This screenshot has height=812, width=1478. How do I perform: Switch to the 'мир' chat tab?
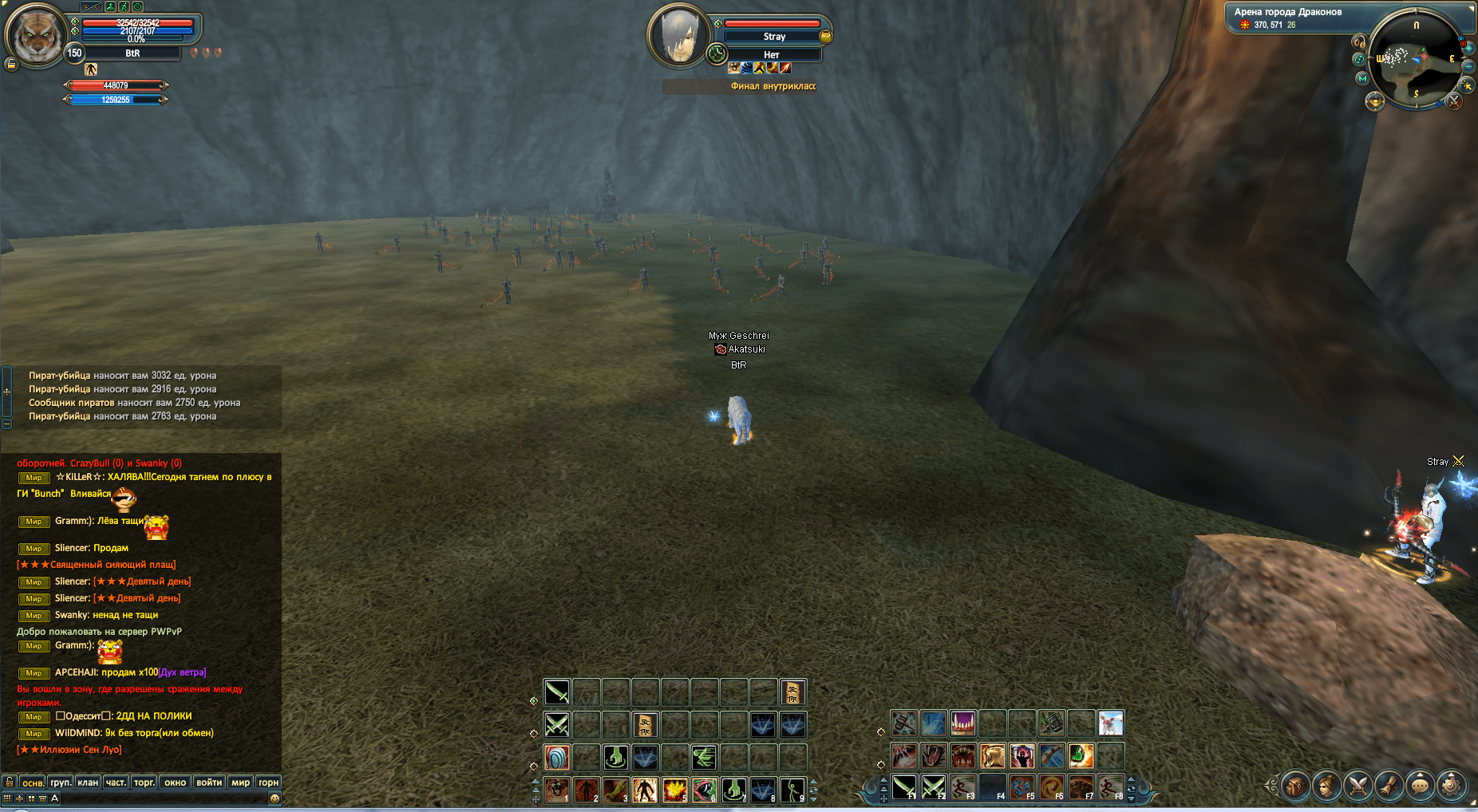(x=240, y=782)
